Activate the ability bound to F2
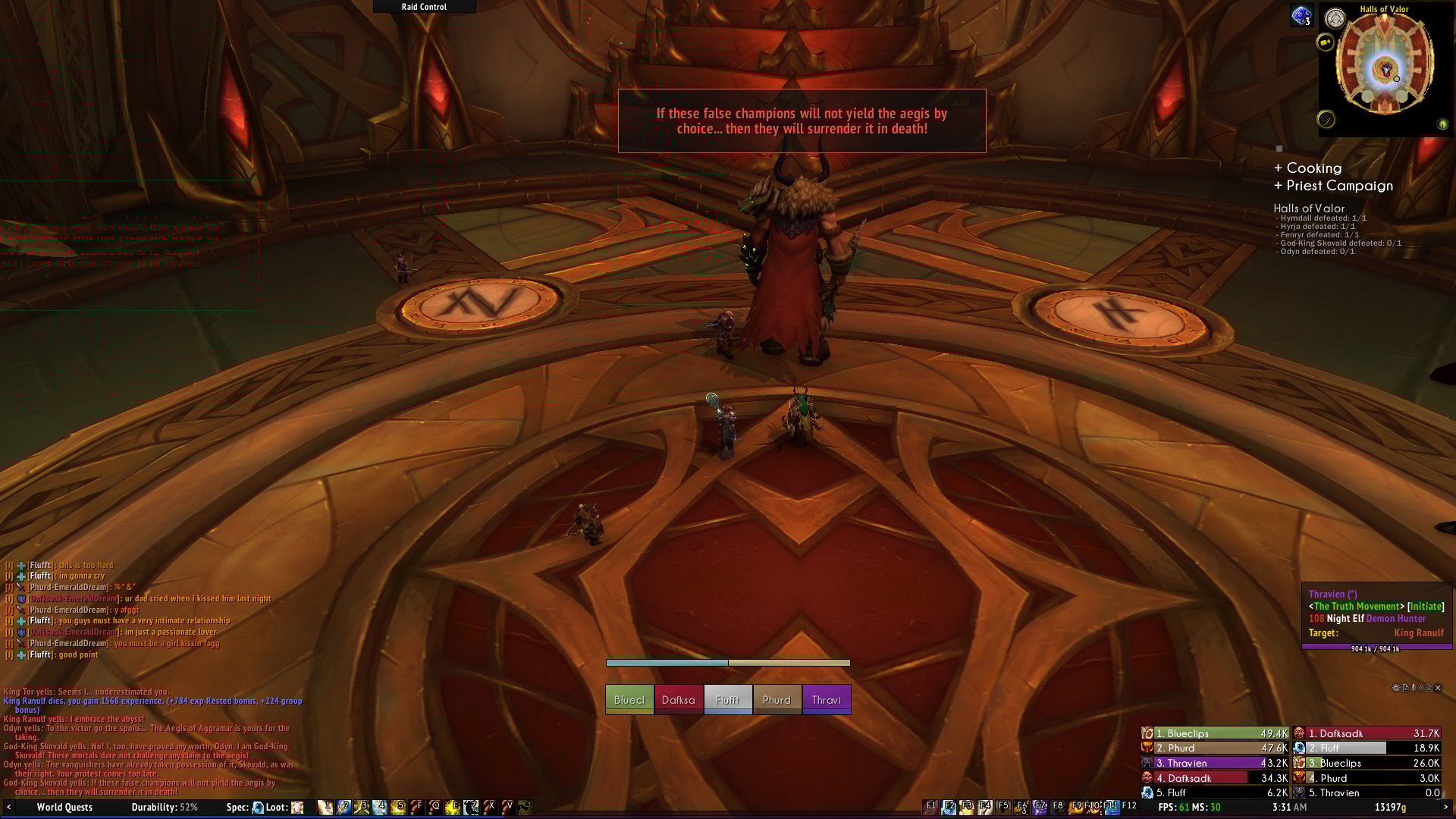The height and width of the screenshot is (819, 1456). [949, 807]
